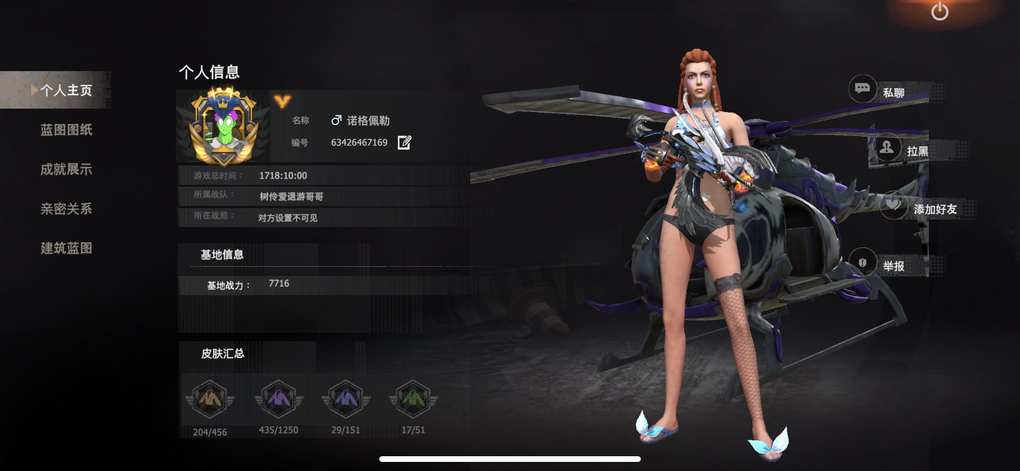The width and height of the screenshot is (1020, 471).
Task: Select the purple skin tier 435/1250
Action: 278,399
